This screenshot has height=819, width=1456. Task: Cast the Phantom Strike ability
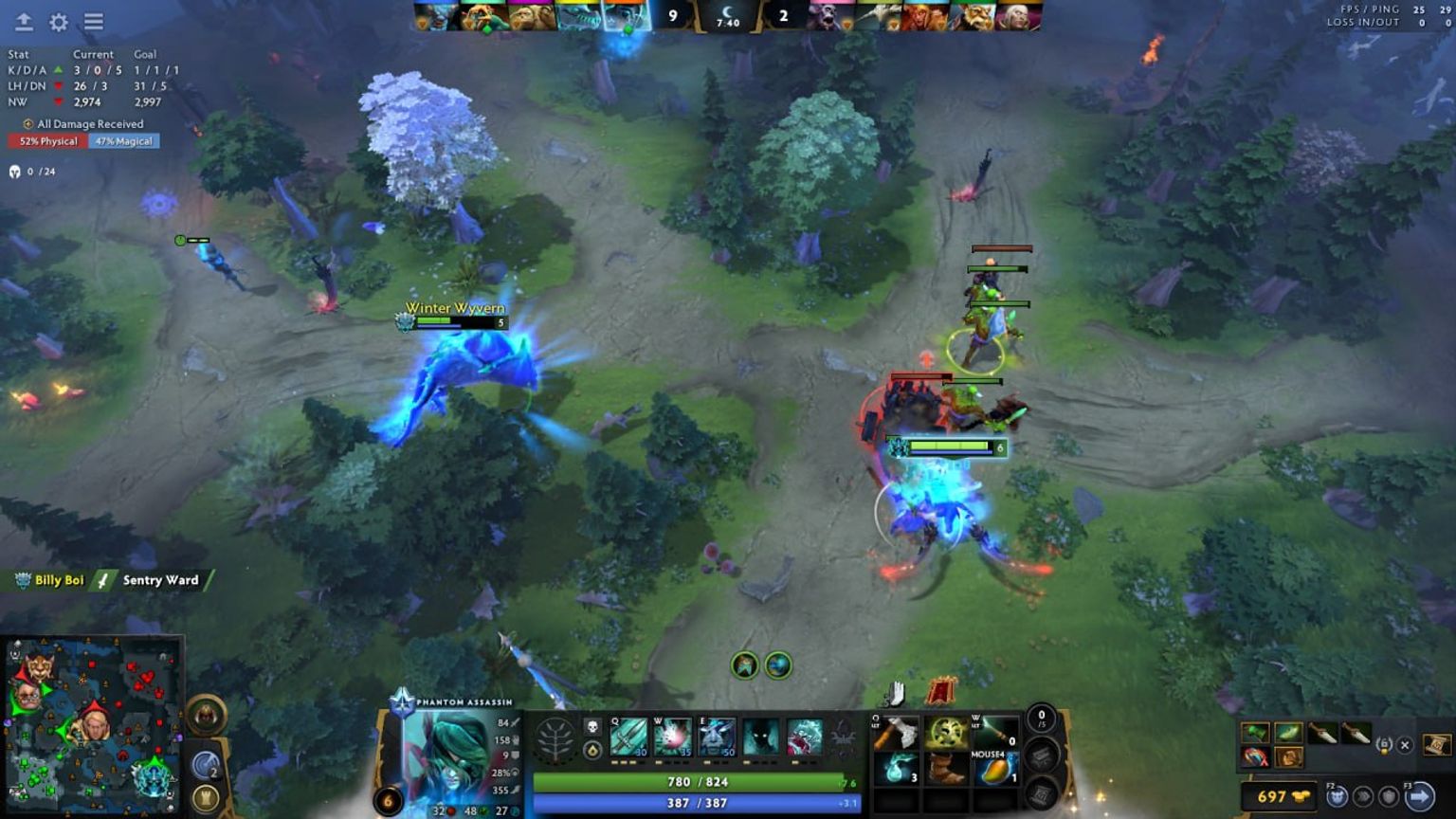click(x=674, y=737)
